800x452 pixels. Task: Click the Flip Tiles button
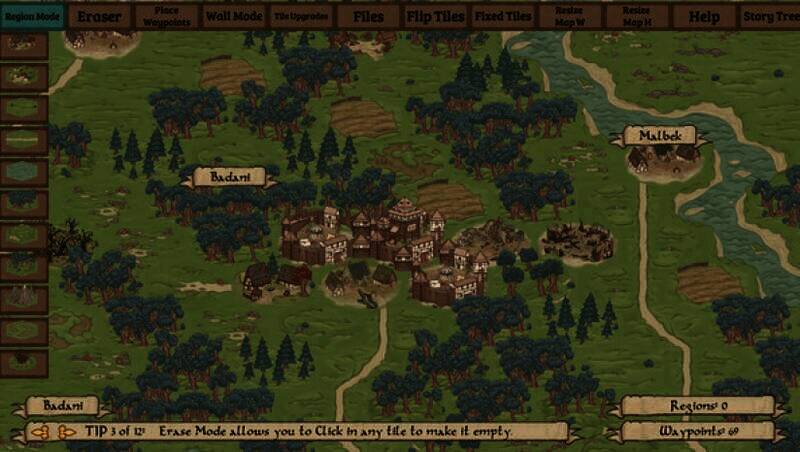436,16
